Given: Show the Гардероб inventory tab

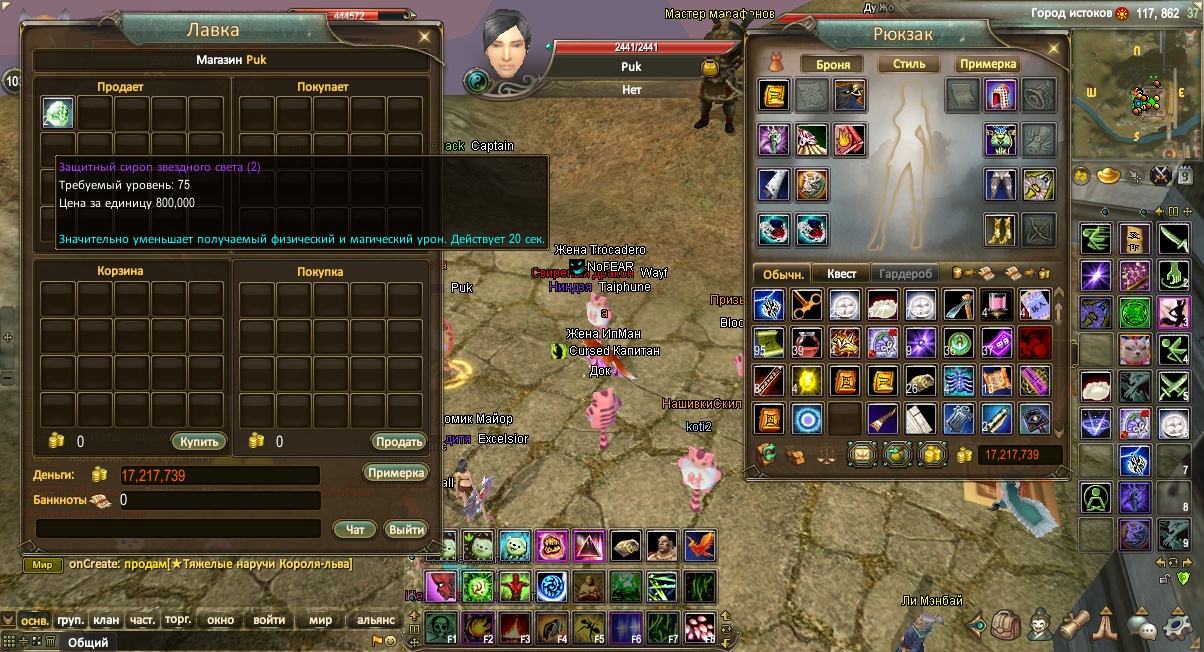Looking at the screenshot, I should (x=907, y=273).
